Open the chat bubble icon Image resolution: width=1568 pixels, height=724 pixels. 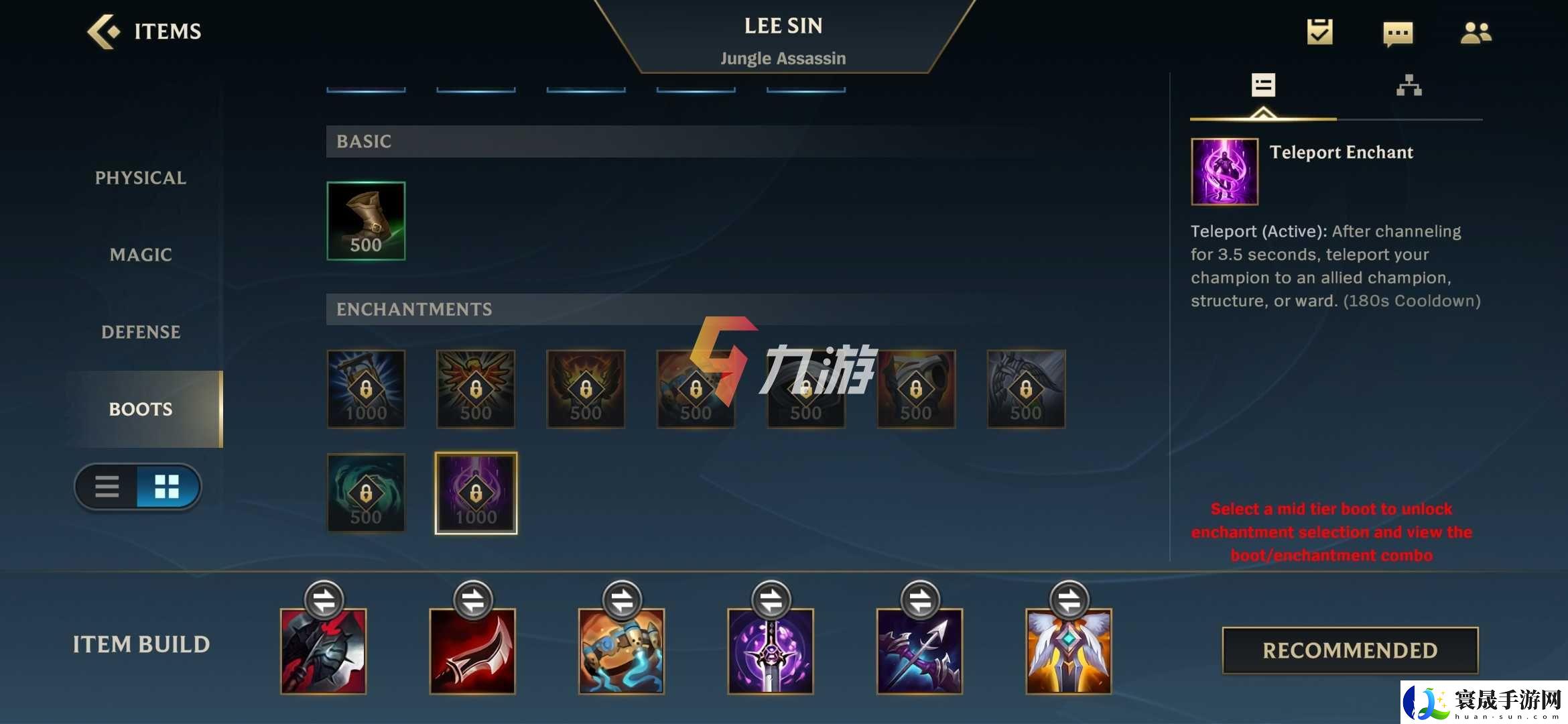(1398, 33)
